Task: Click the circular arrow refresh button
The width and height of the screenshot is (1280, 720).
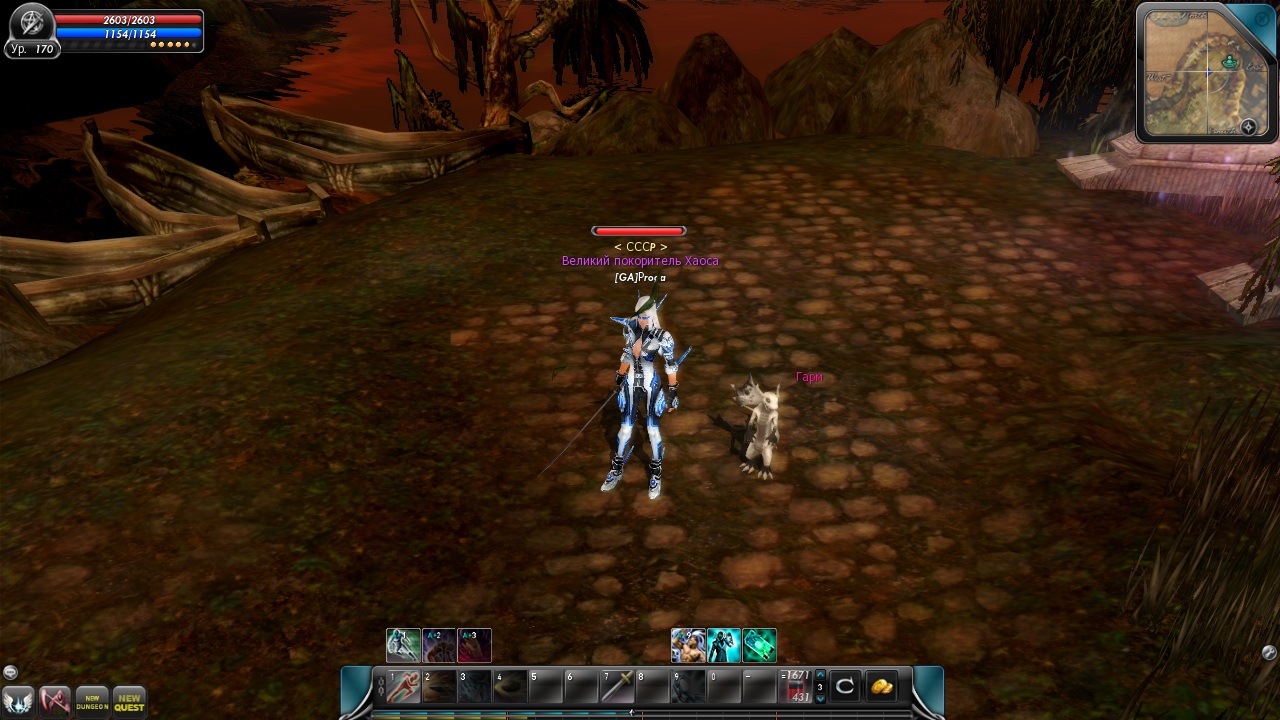Action: pos(845,686)
